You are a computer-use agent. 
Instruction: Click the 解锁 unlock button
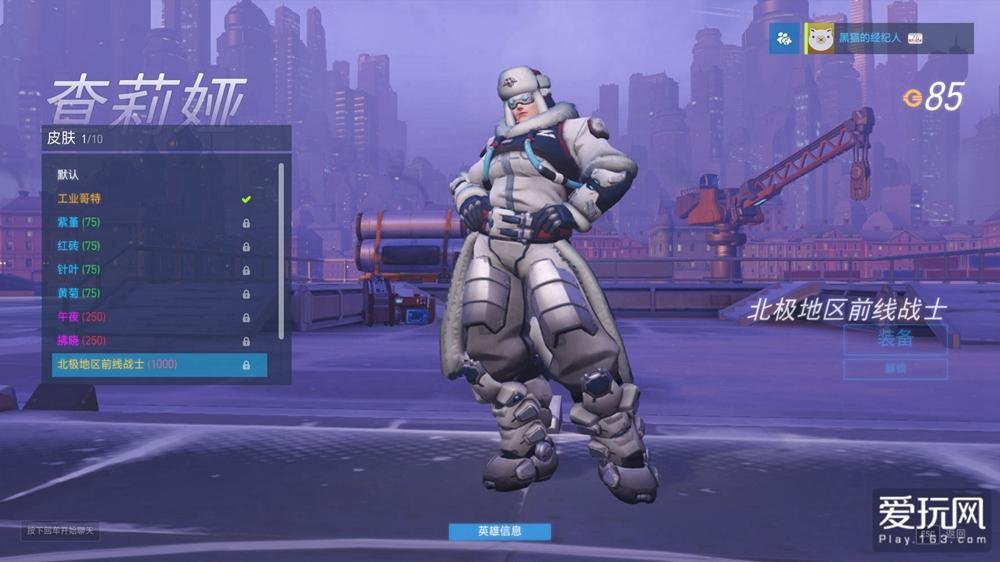[895, 368]
